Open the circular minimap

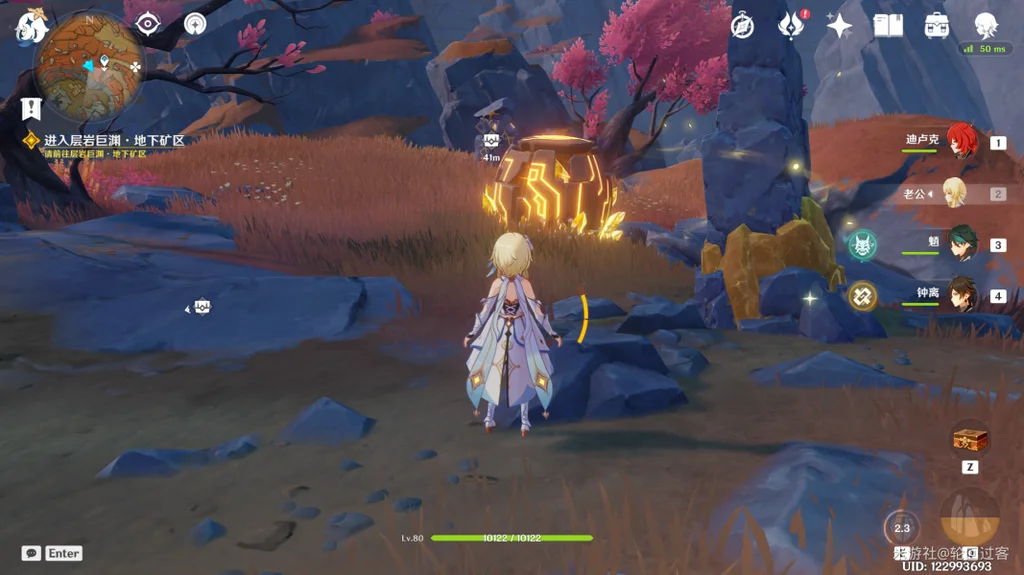pos(89,65)
